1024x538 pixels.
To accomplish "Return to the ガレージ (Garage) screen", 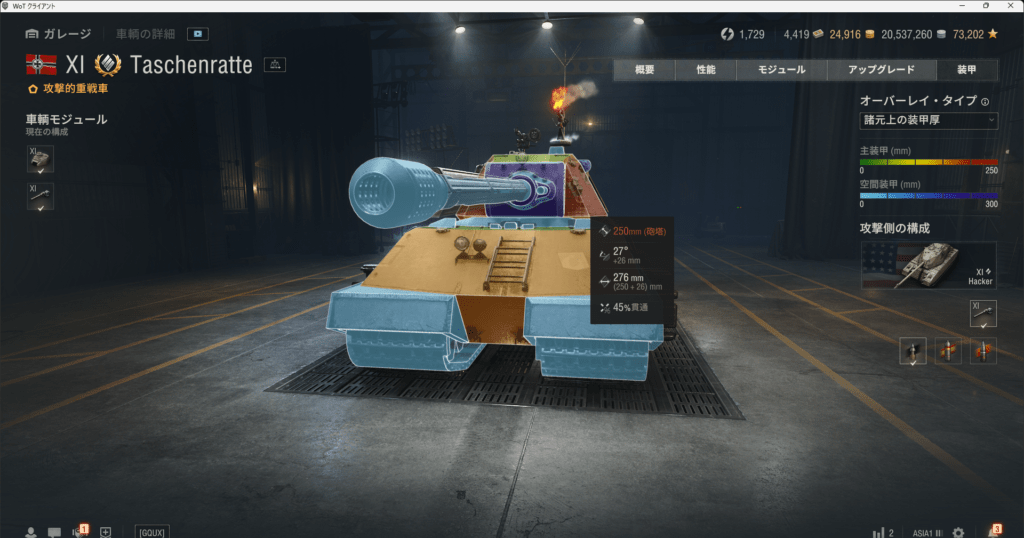I will 59,34.
